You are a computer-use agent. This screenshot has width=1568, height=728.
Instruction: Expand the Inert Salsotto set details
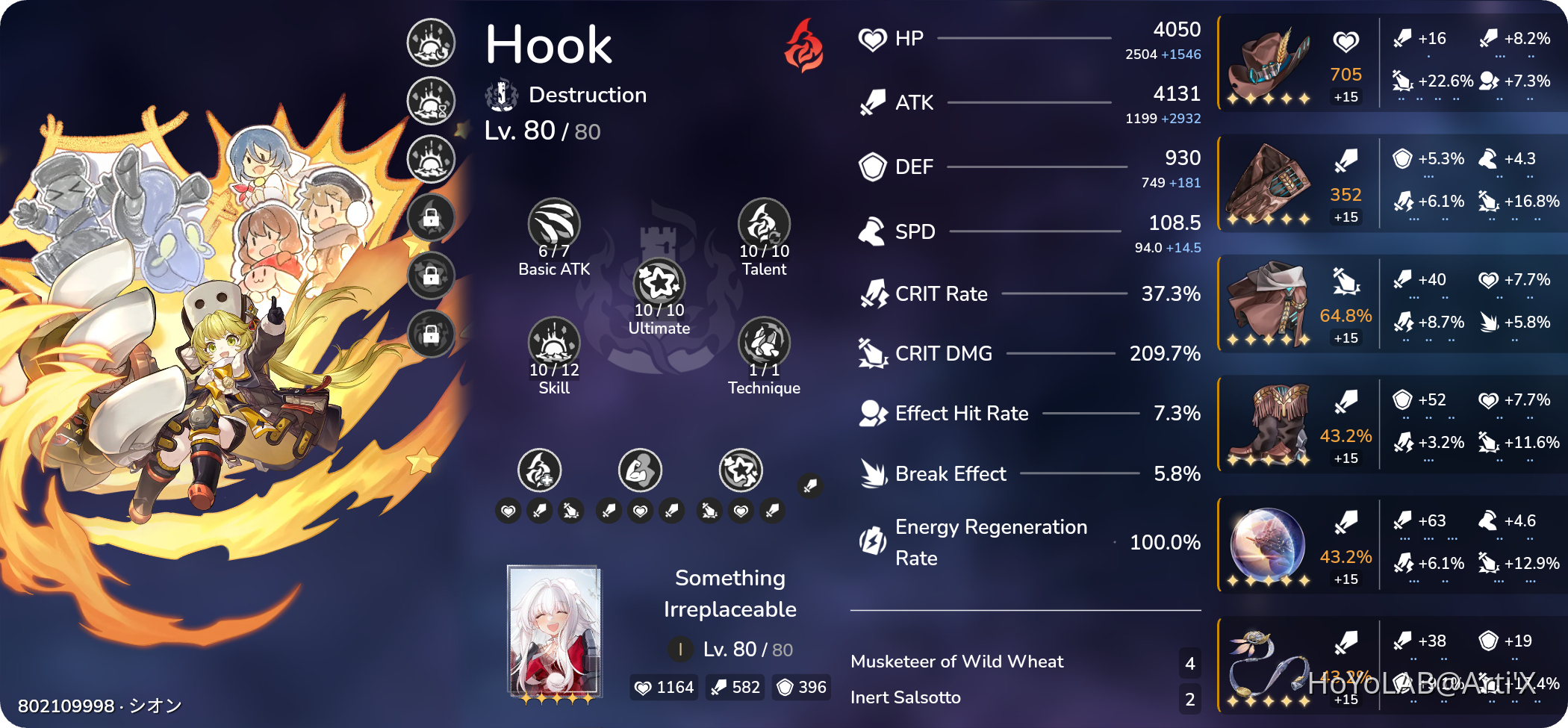tap(907, 697)
